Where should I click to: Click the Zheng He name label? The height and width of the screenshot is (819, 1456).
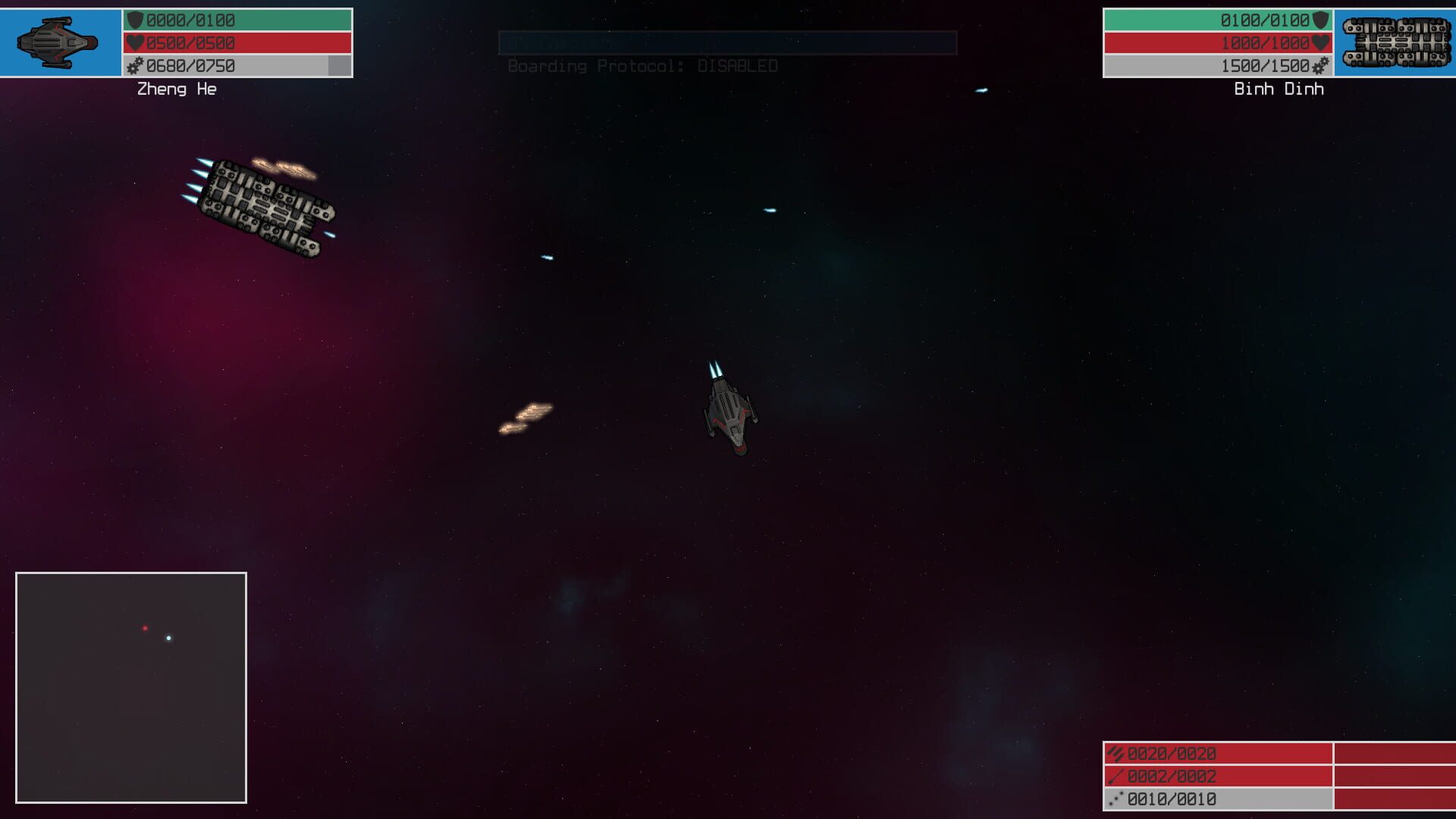coord(176,89)
